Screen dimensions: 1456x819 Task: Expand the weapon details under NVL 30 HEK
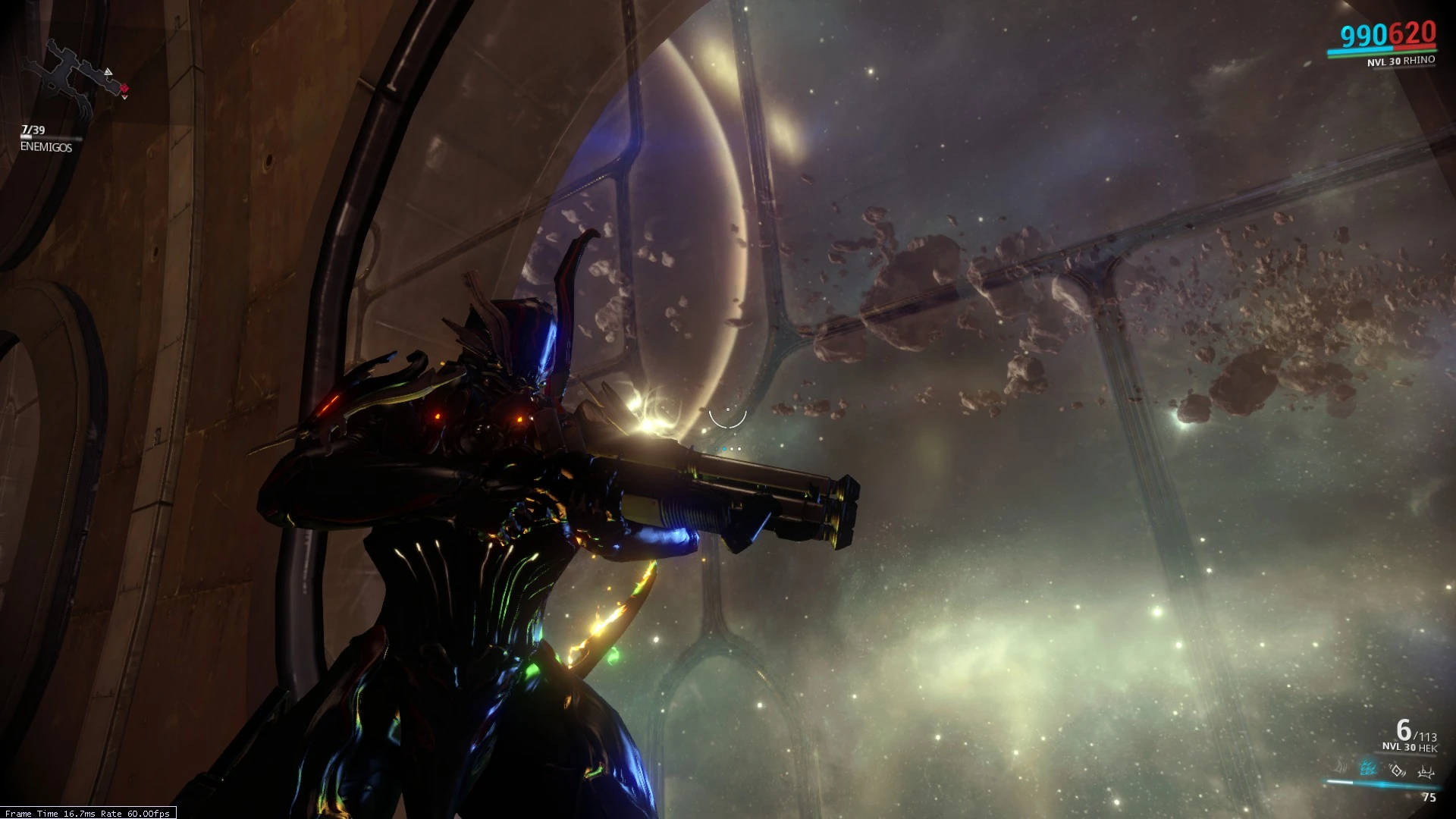coord(1410,747)
